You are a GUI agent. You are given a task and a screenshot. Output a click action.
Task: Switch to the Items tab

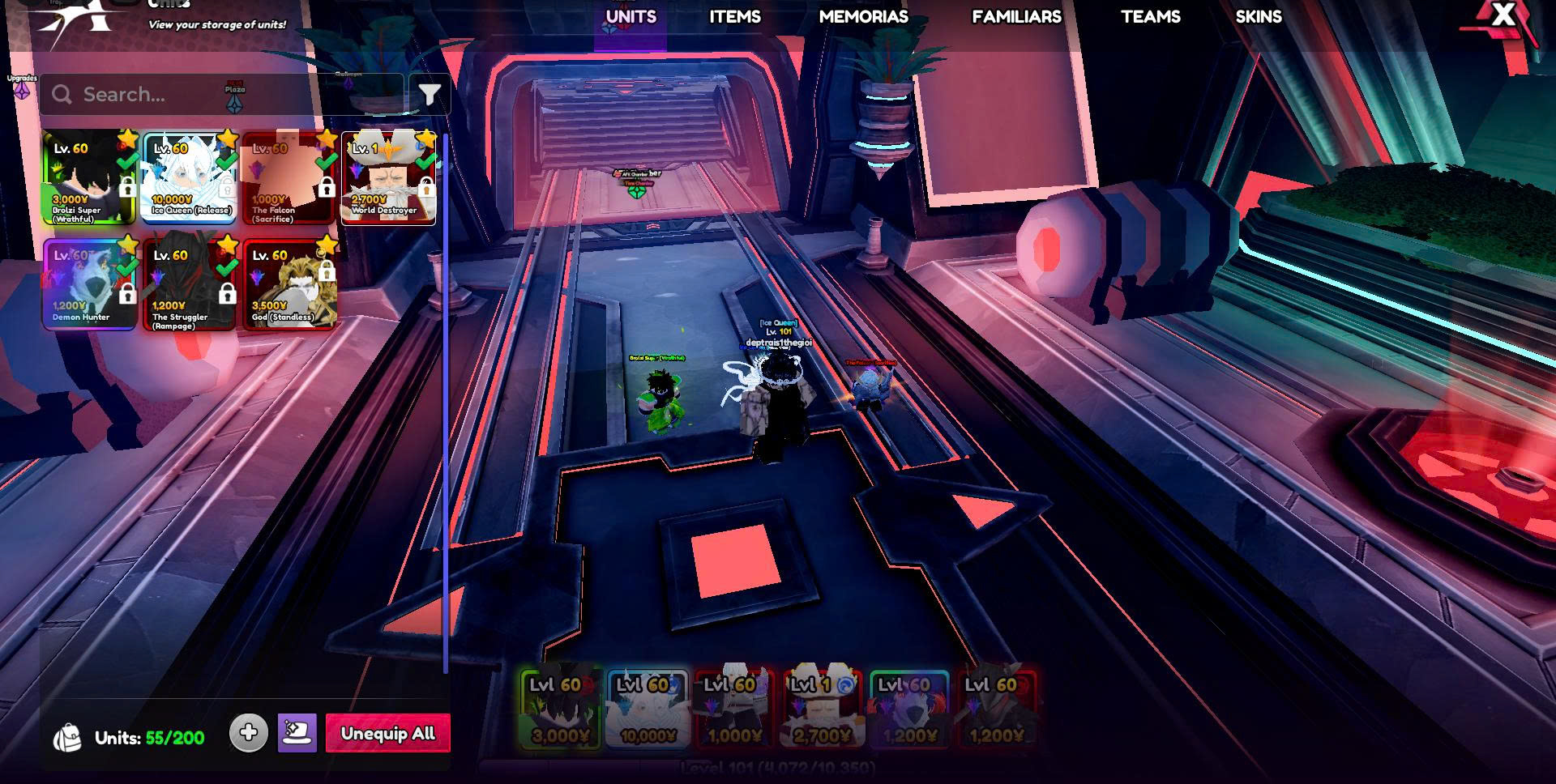(734, 17)
